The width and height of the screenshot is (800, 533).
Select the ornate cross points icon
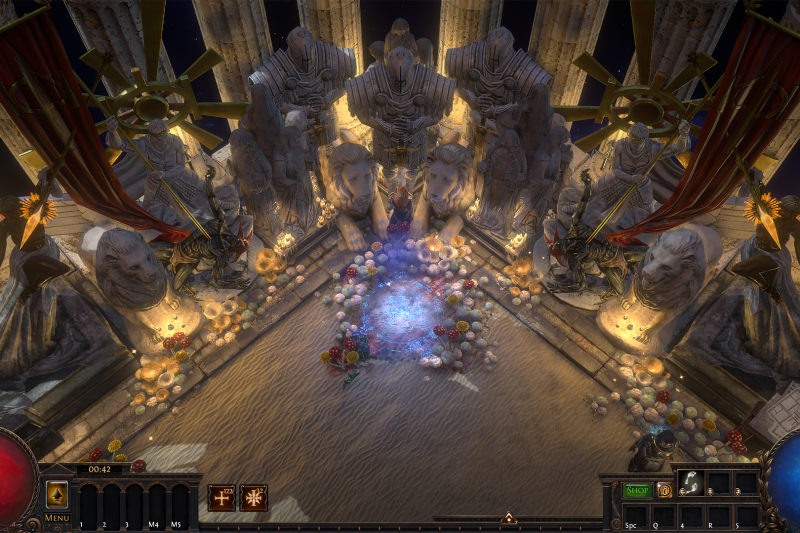tap(253, 497)
